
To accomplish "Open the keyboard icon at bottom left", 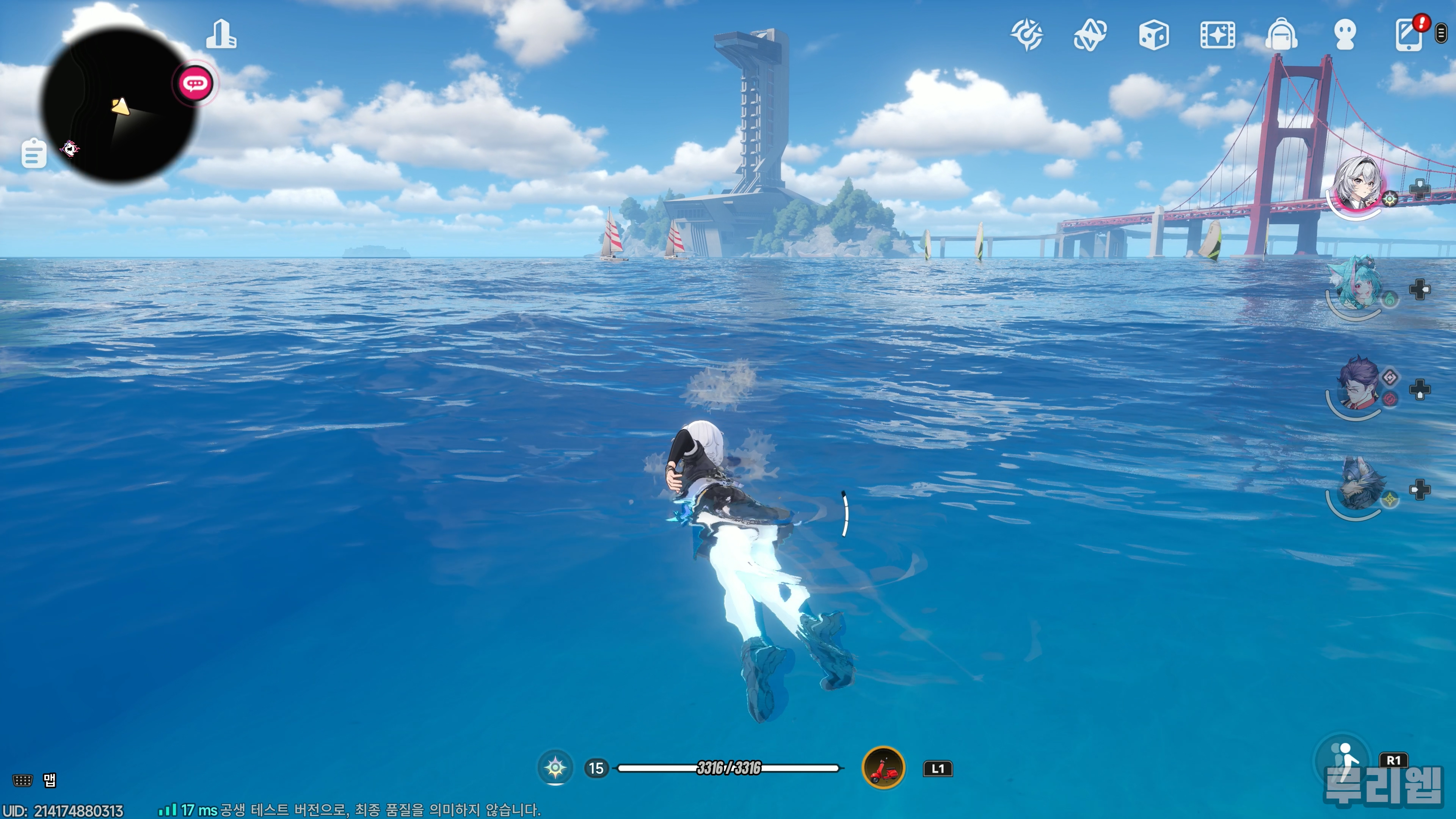I will [23, 781].
